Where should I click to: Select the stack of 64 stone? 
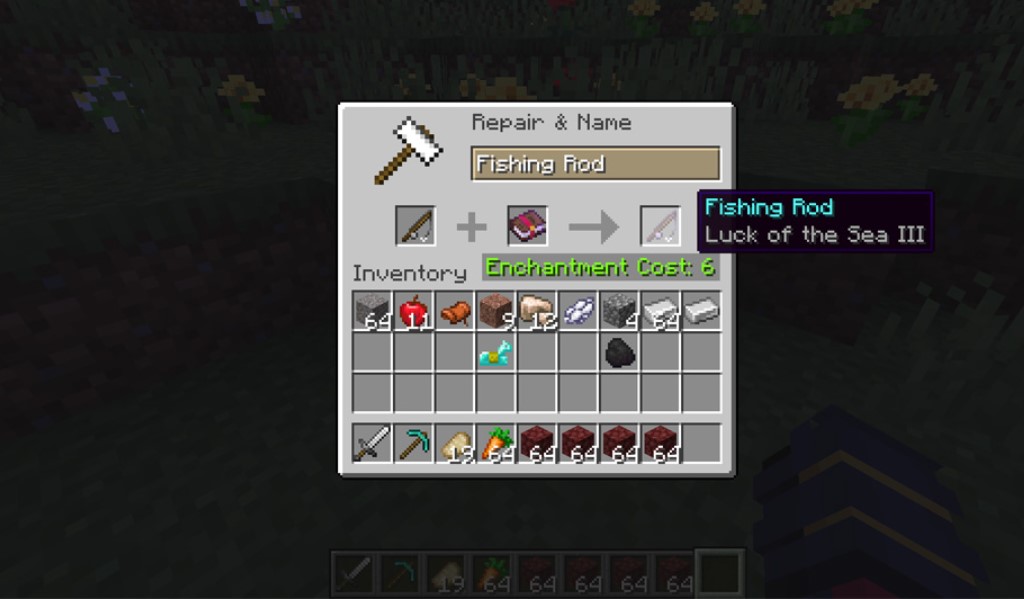click(372, 311)
